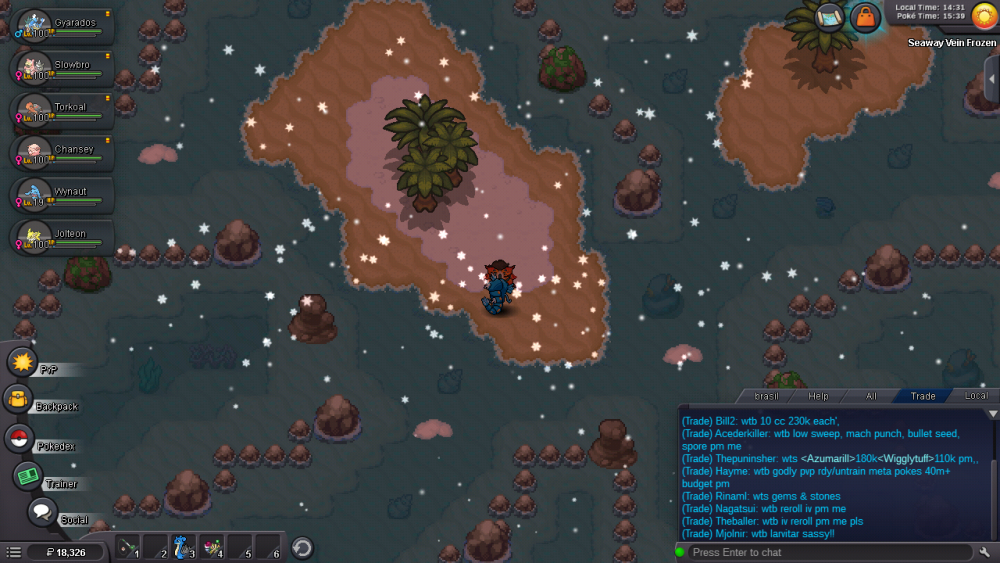This screenshot has width=1000, height=563.
Task: Open the world map scroll icon
Action: 829,16
